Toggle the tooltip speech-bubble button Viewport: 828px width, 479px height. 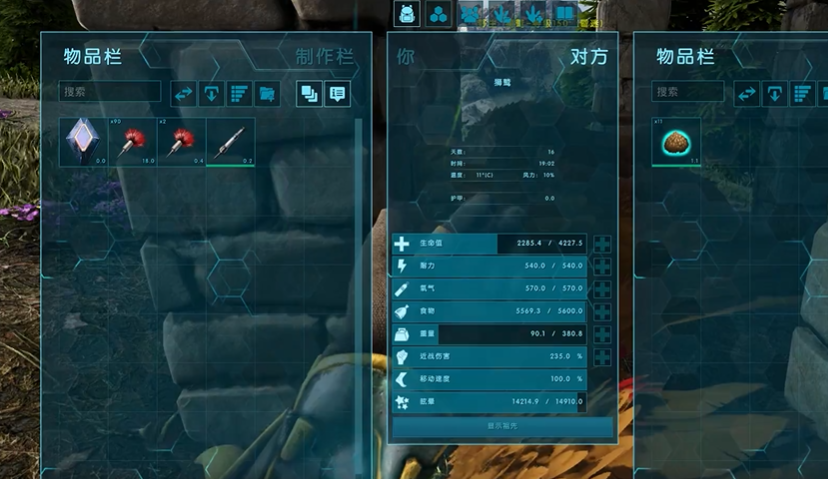click(337, 93)
